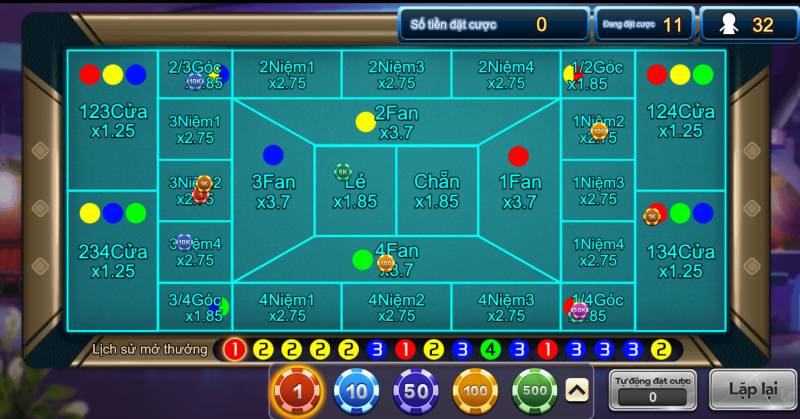
Task: Bet on 124Cửa x1.25
Action: click(680, 120)
